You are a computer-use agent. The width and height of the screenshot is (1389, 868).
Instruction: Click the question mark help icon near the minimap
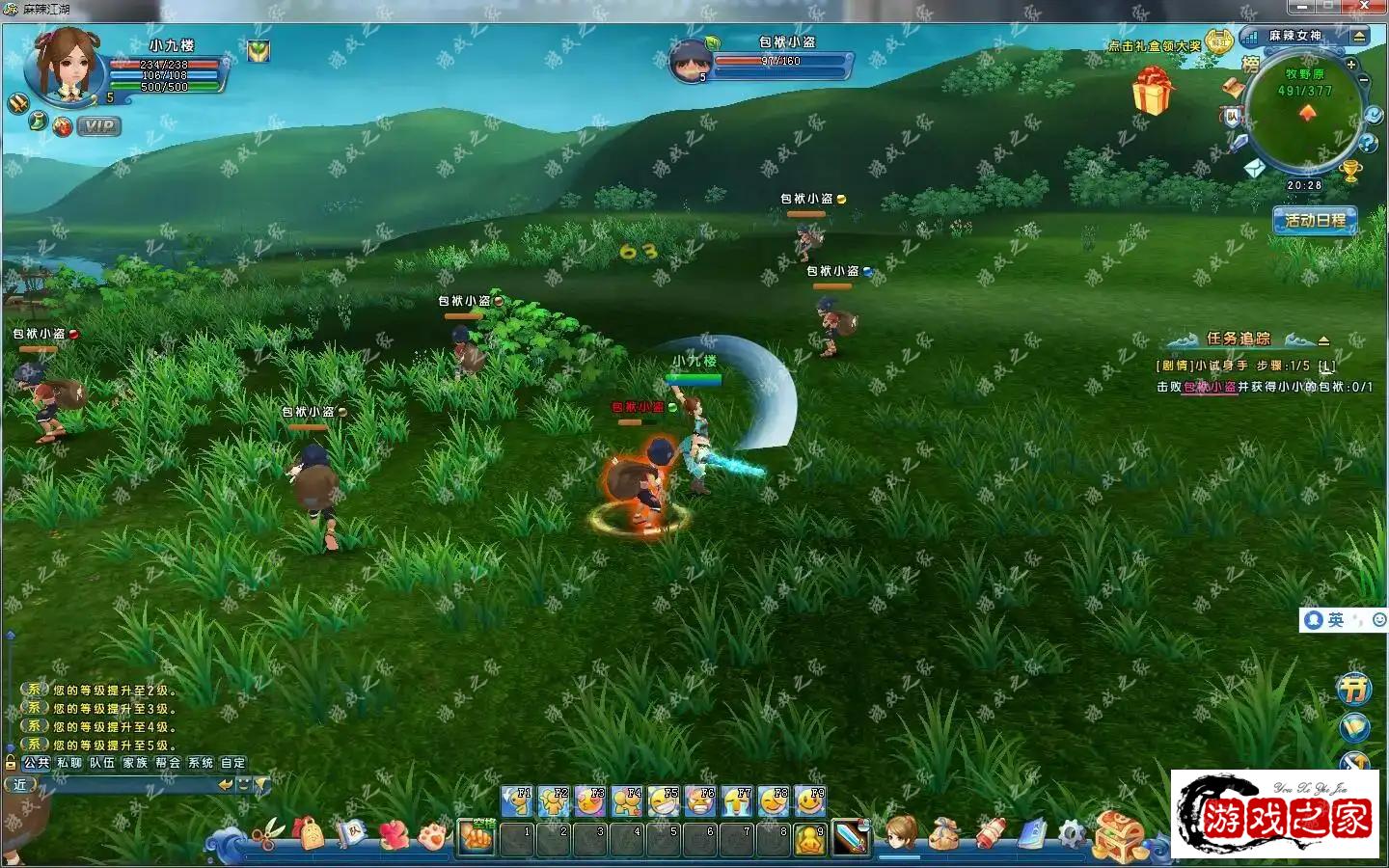coord(1368,143)
